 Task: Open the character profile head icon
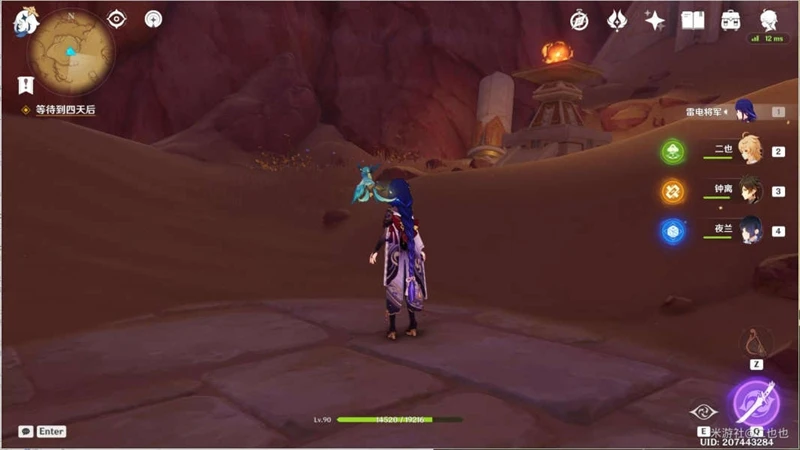(x=769, y=20)
